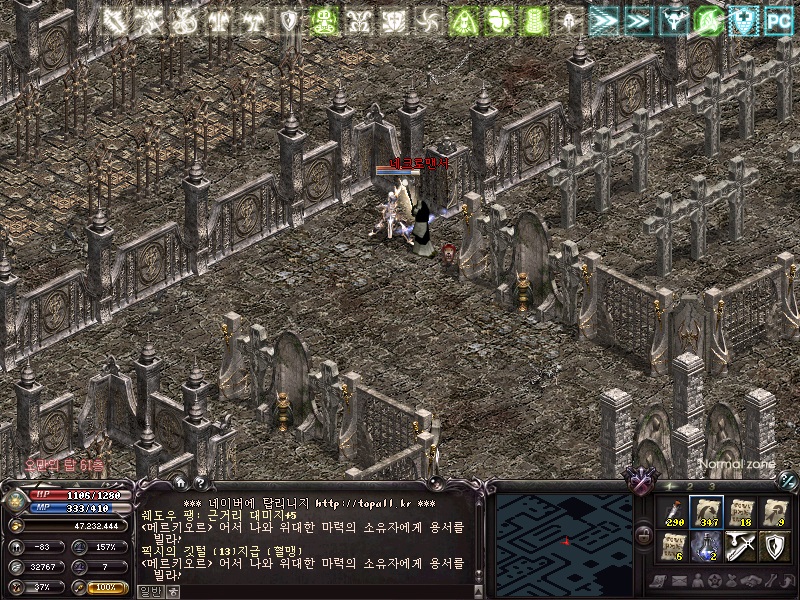Image resolution: width=800 pixels, height=600 pixels.
Task: Select the scroll stack showing 18
Action: 741,511
